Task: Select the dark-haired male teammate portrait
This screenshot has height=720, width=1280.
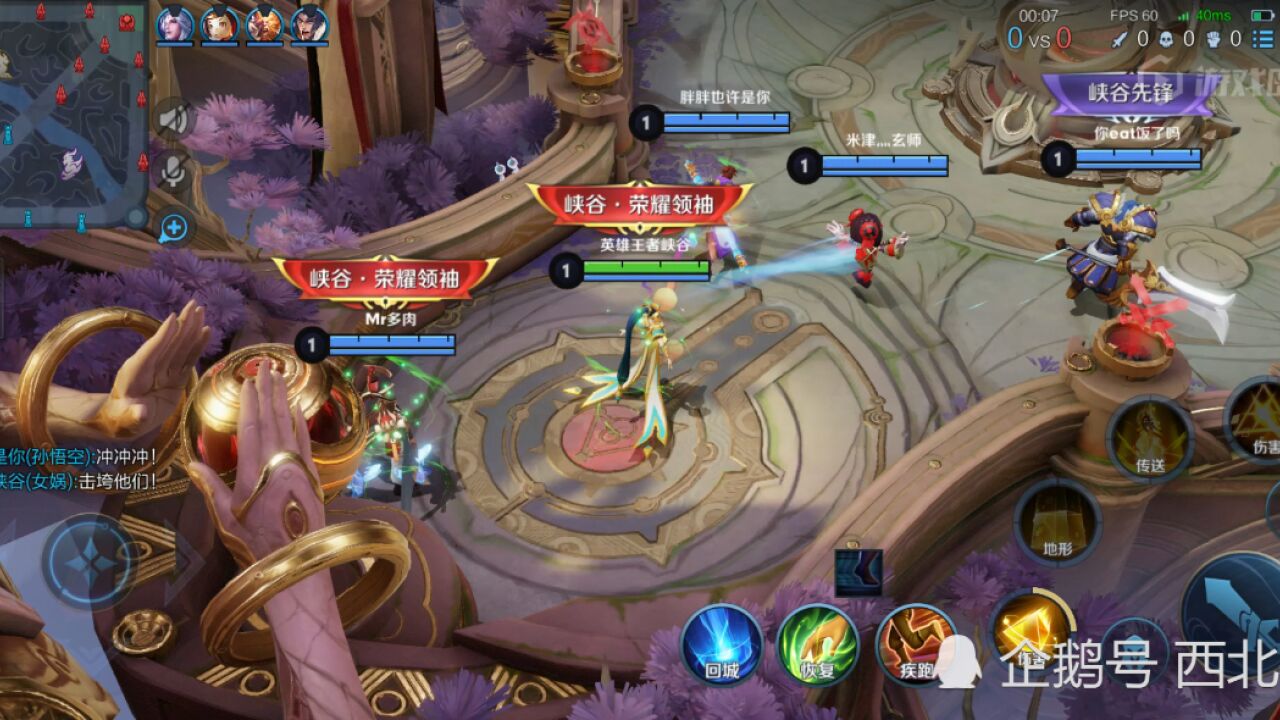Action: [309, 24]
